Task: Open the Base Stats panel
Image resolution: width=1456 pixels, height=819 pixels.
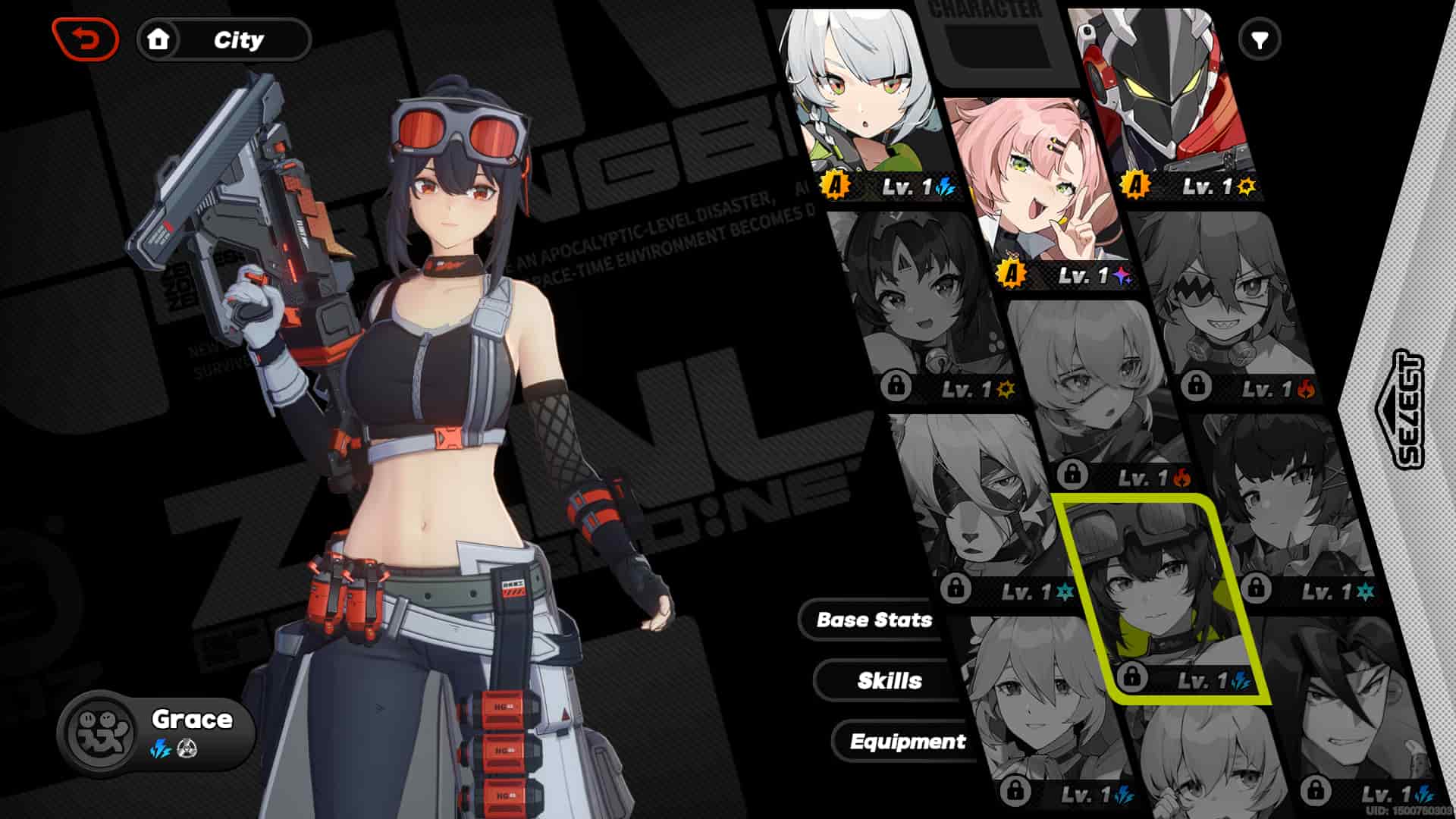Action: (x=874, y=620)
